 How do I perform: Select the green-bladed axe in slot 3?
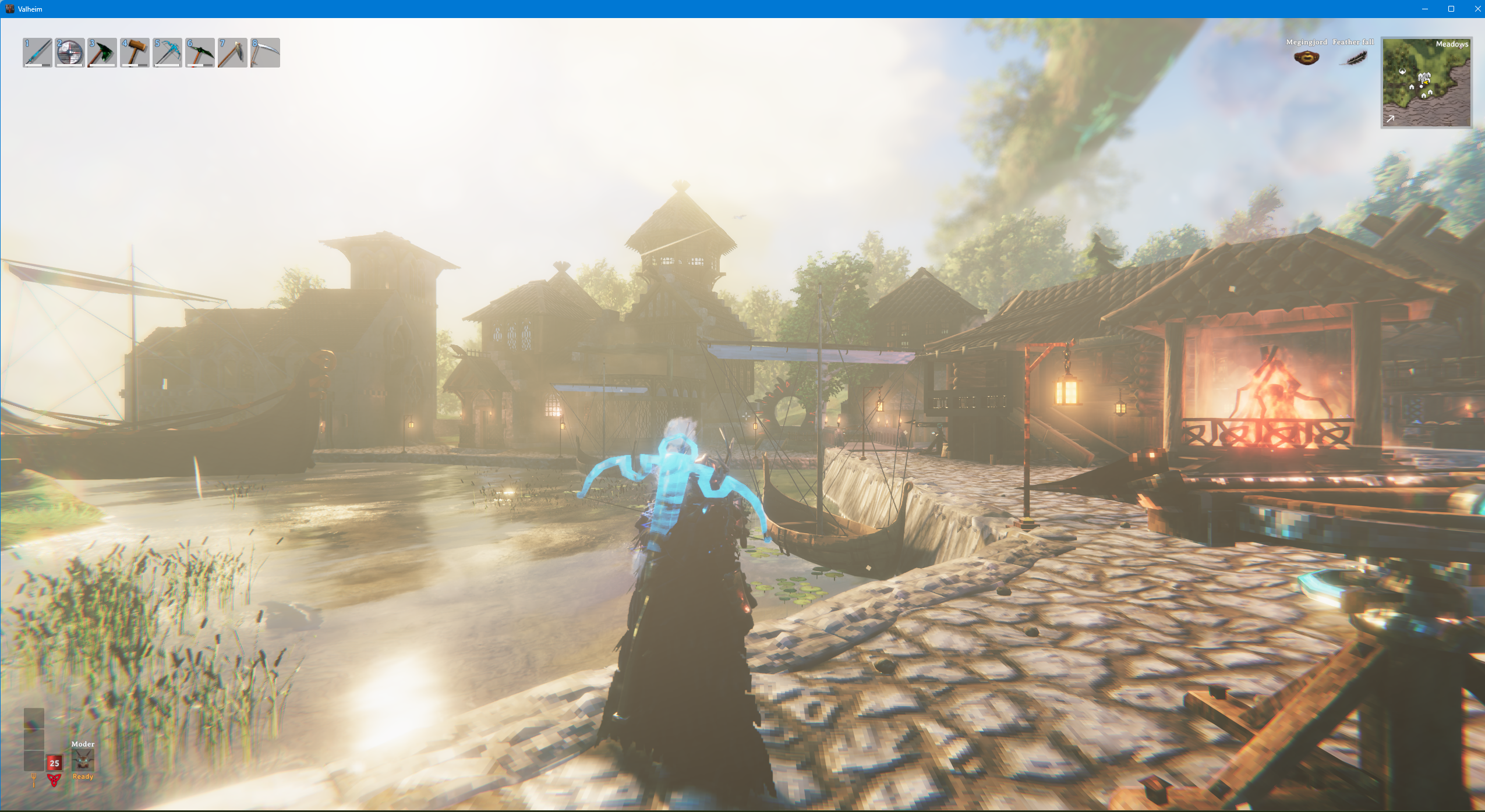(102, 53)
